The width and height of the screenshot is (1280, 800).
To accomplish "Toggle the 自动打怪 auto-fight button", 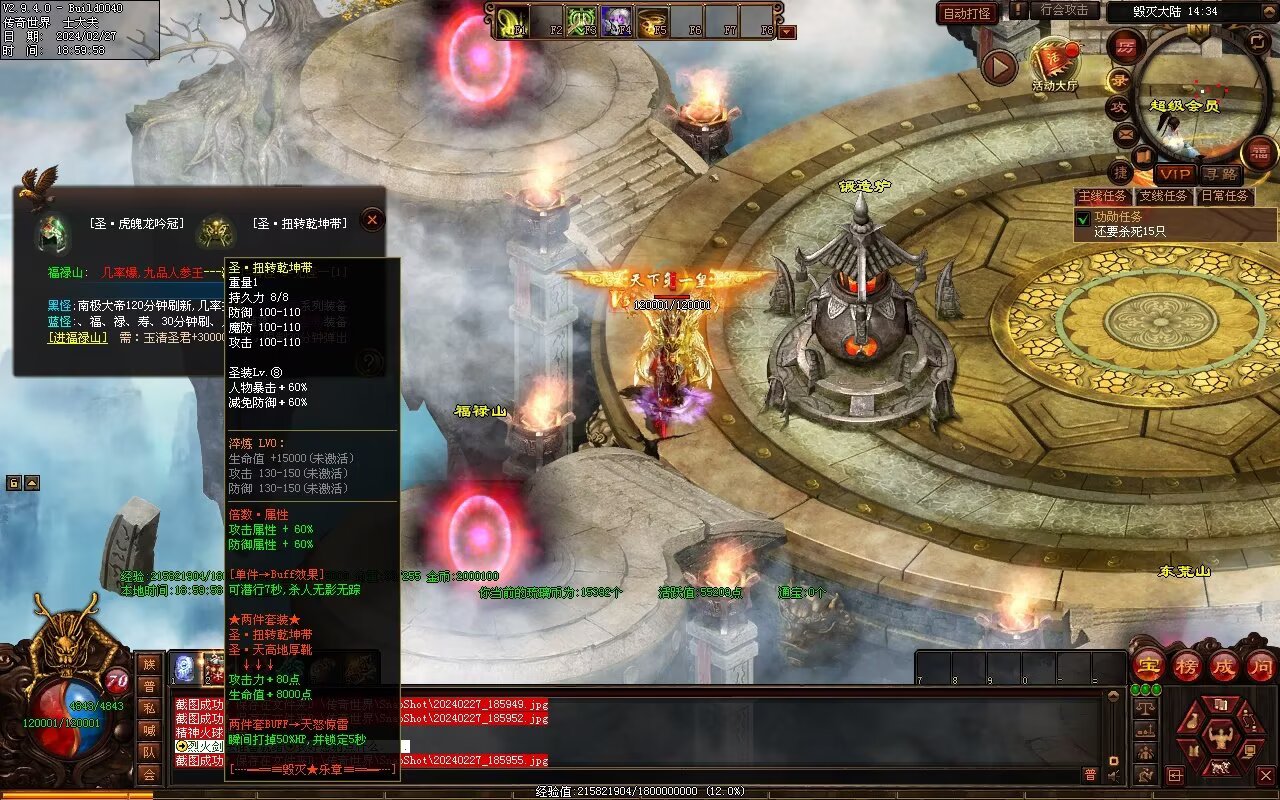I will coord(967,13).
